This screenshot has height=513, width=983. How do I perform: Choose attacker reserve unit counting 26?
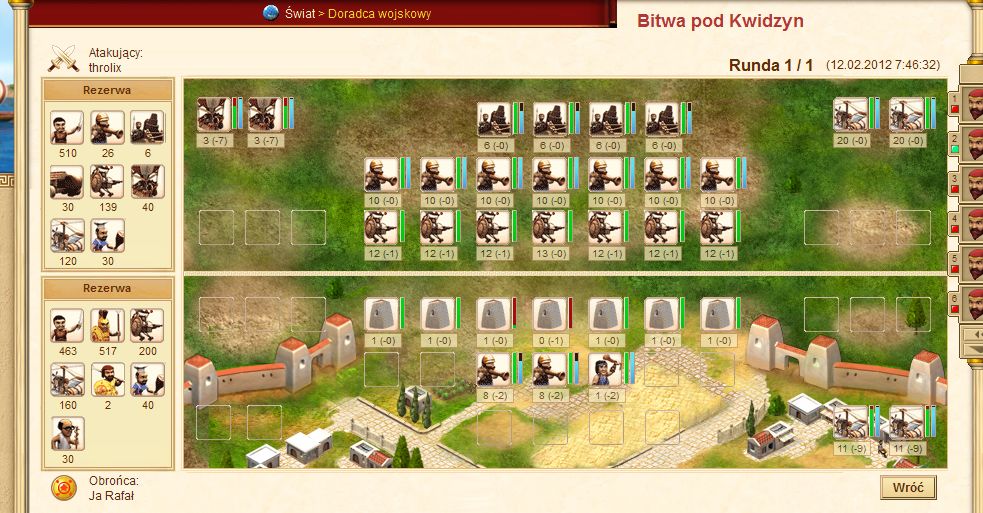(x=107, y=127)
